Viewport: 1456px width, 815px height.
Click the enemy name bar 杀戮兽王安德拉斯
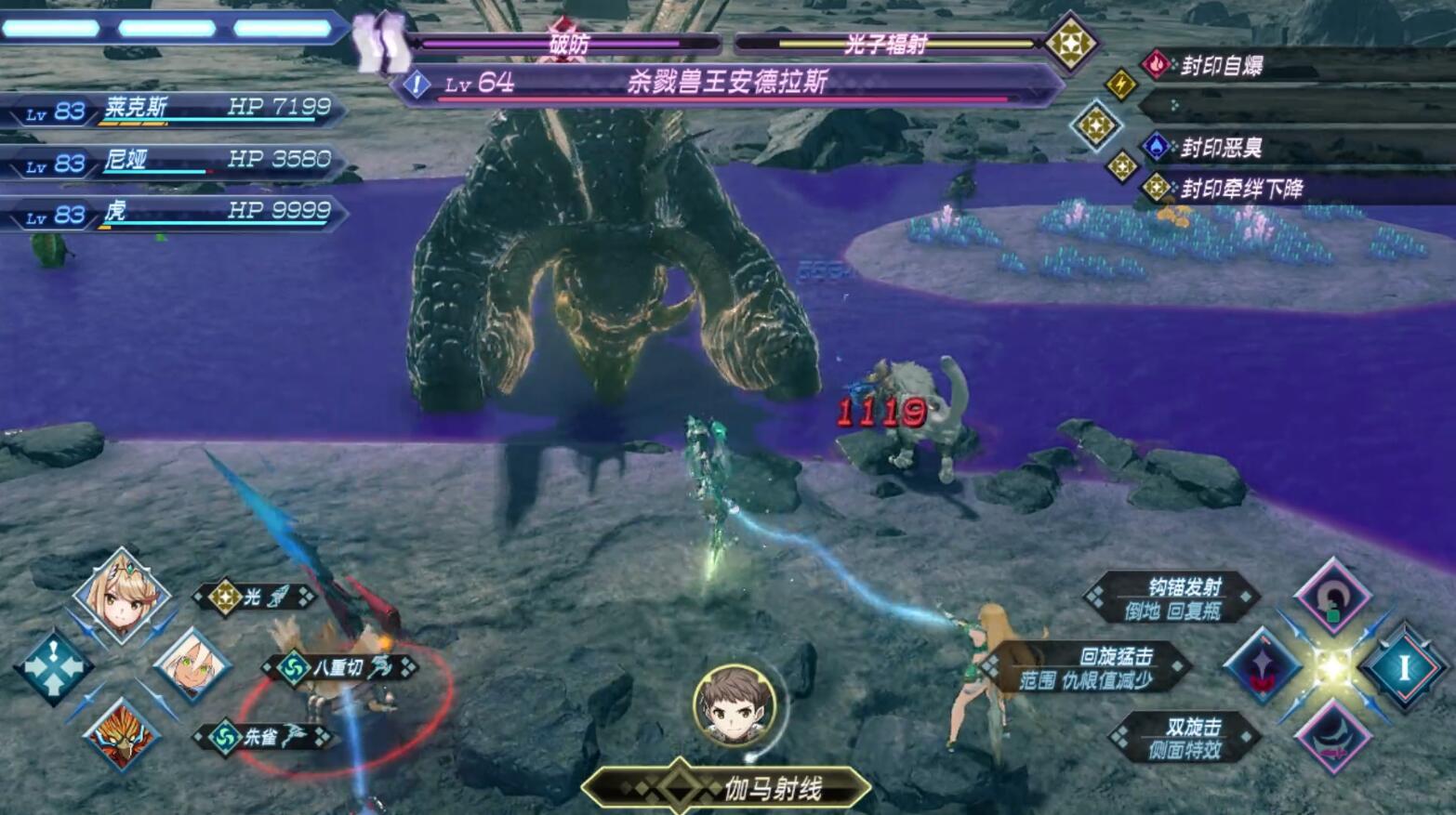[725, 84]
